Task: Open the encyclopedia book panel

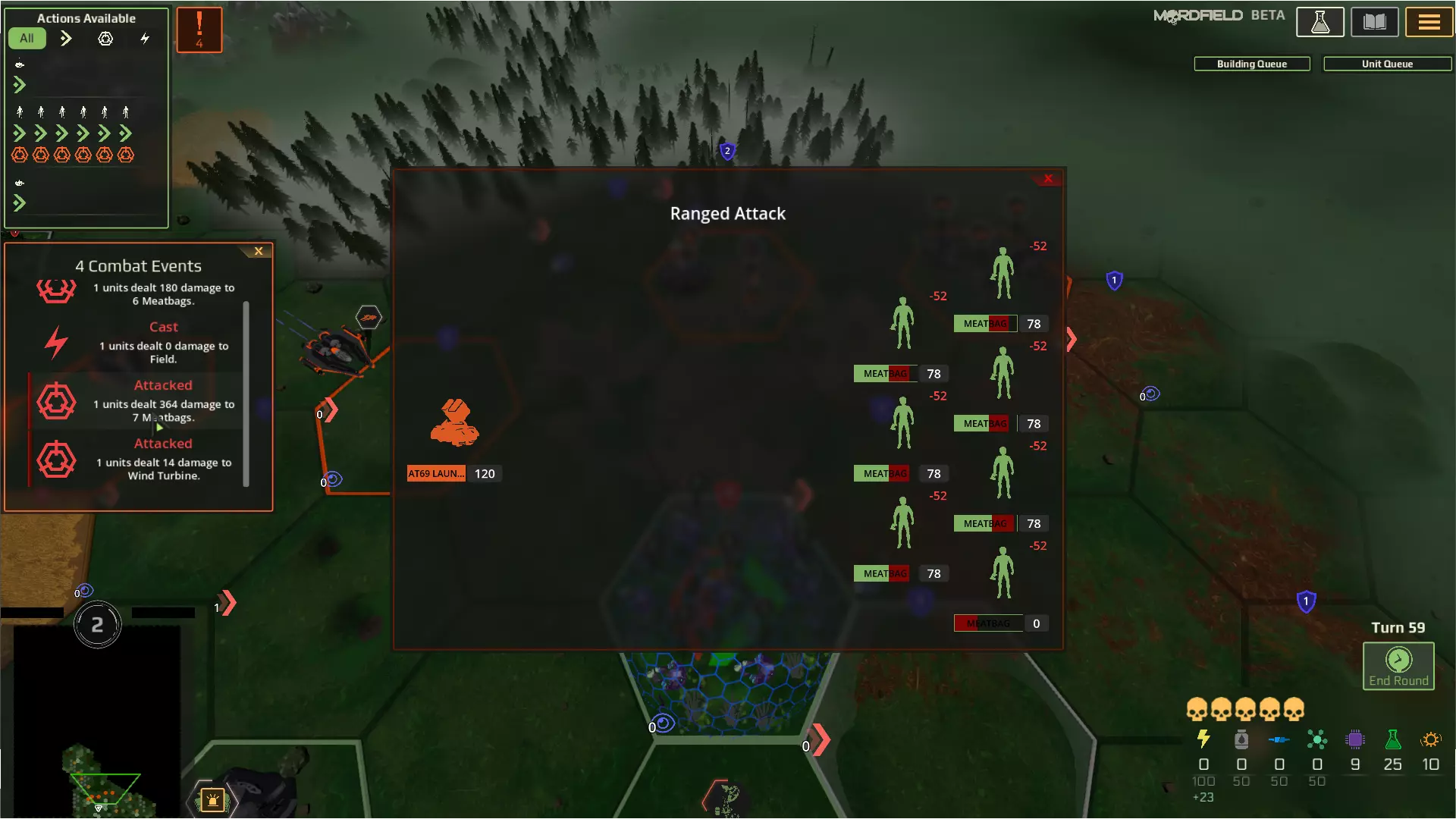Action: (x=1374, y=21)
